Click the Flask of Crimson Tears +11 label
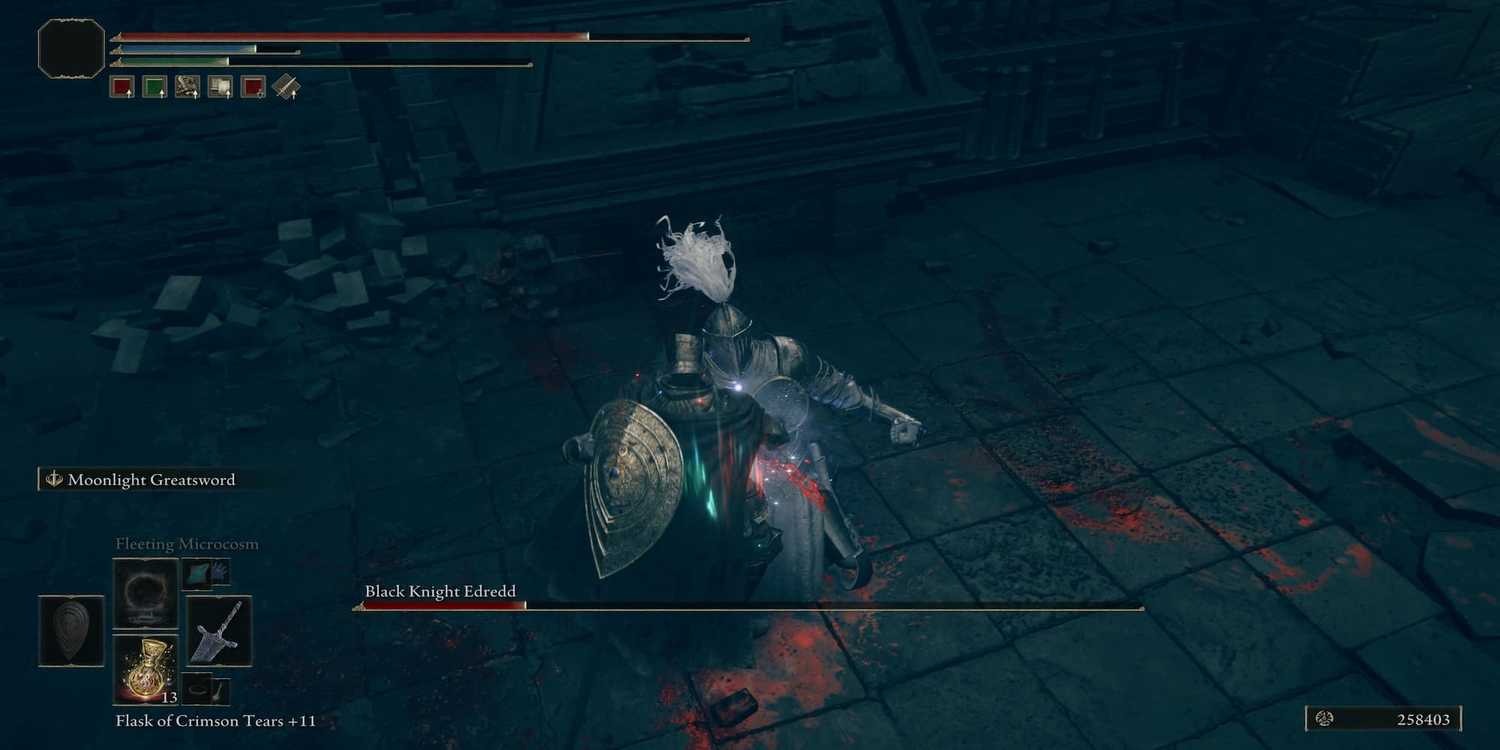 pos(213,720)
